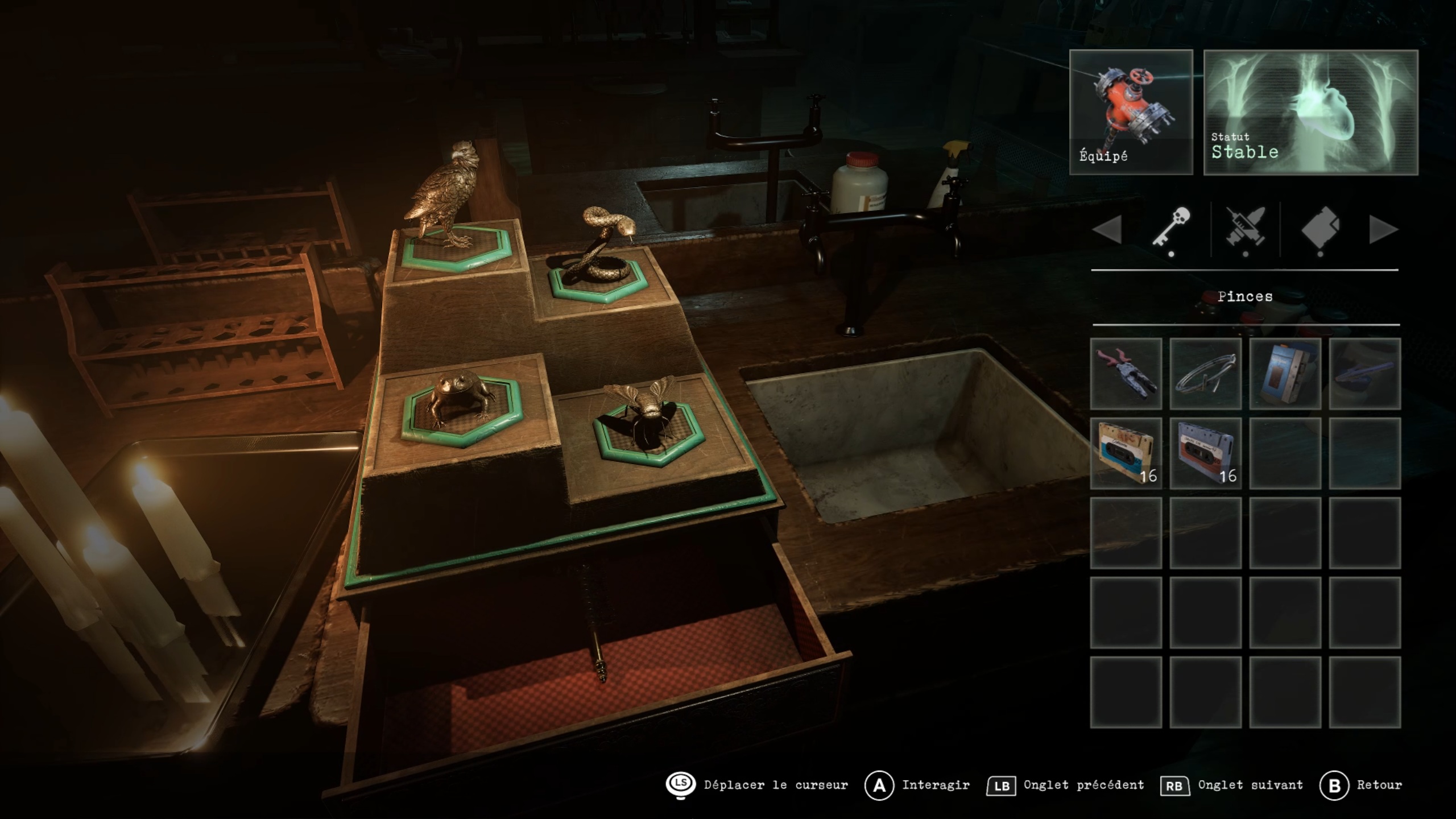Image resolution: width=1456 pixels, height=819 pixels.
Task: Select the white and blue cassette tape
Action: 1126,453
